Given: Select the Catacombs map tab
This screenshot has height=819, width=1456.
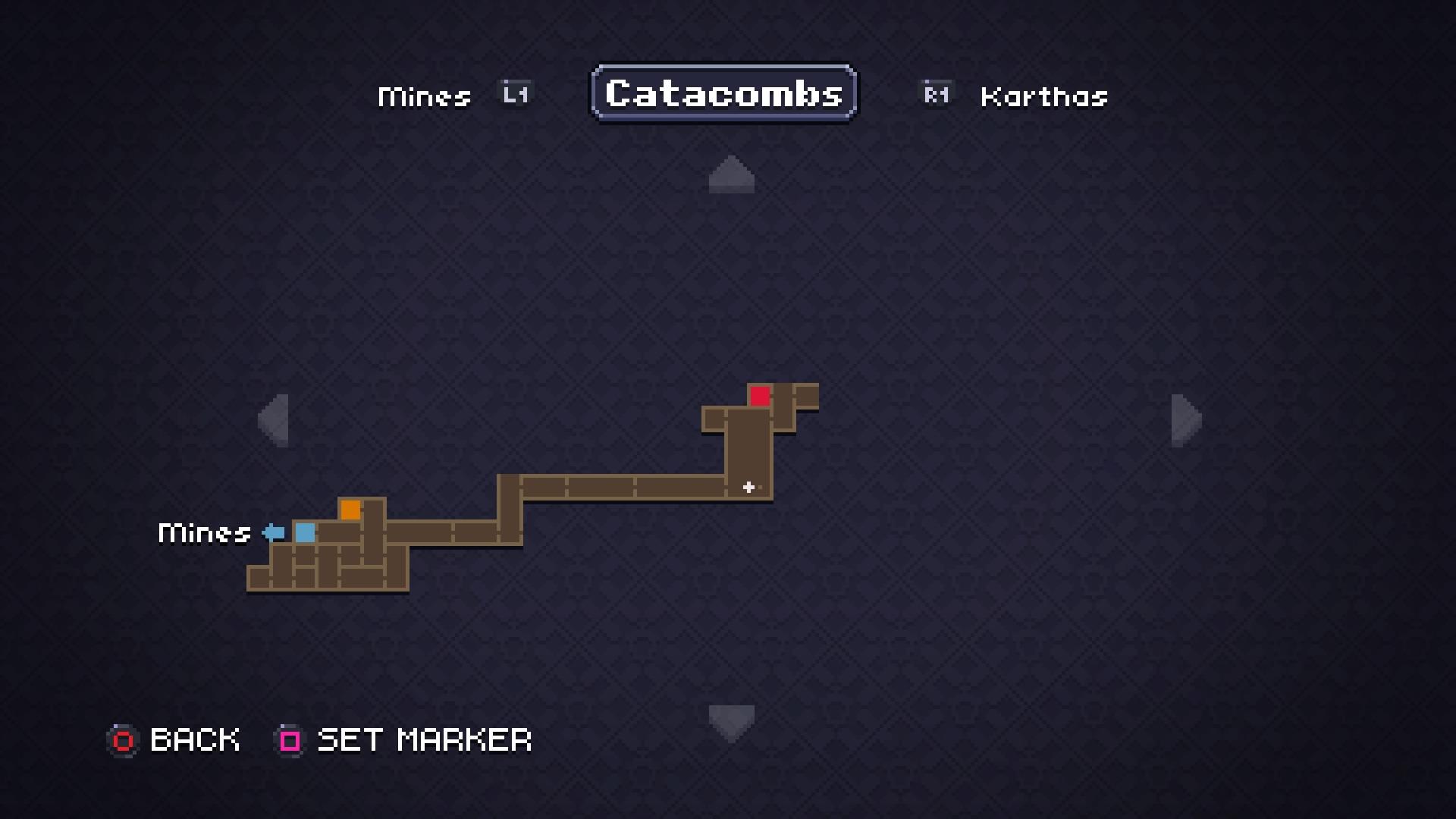Looking at the screenshot, I should (724, 93).
